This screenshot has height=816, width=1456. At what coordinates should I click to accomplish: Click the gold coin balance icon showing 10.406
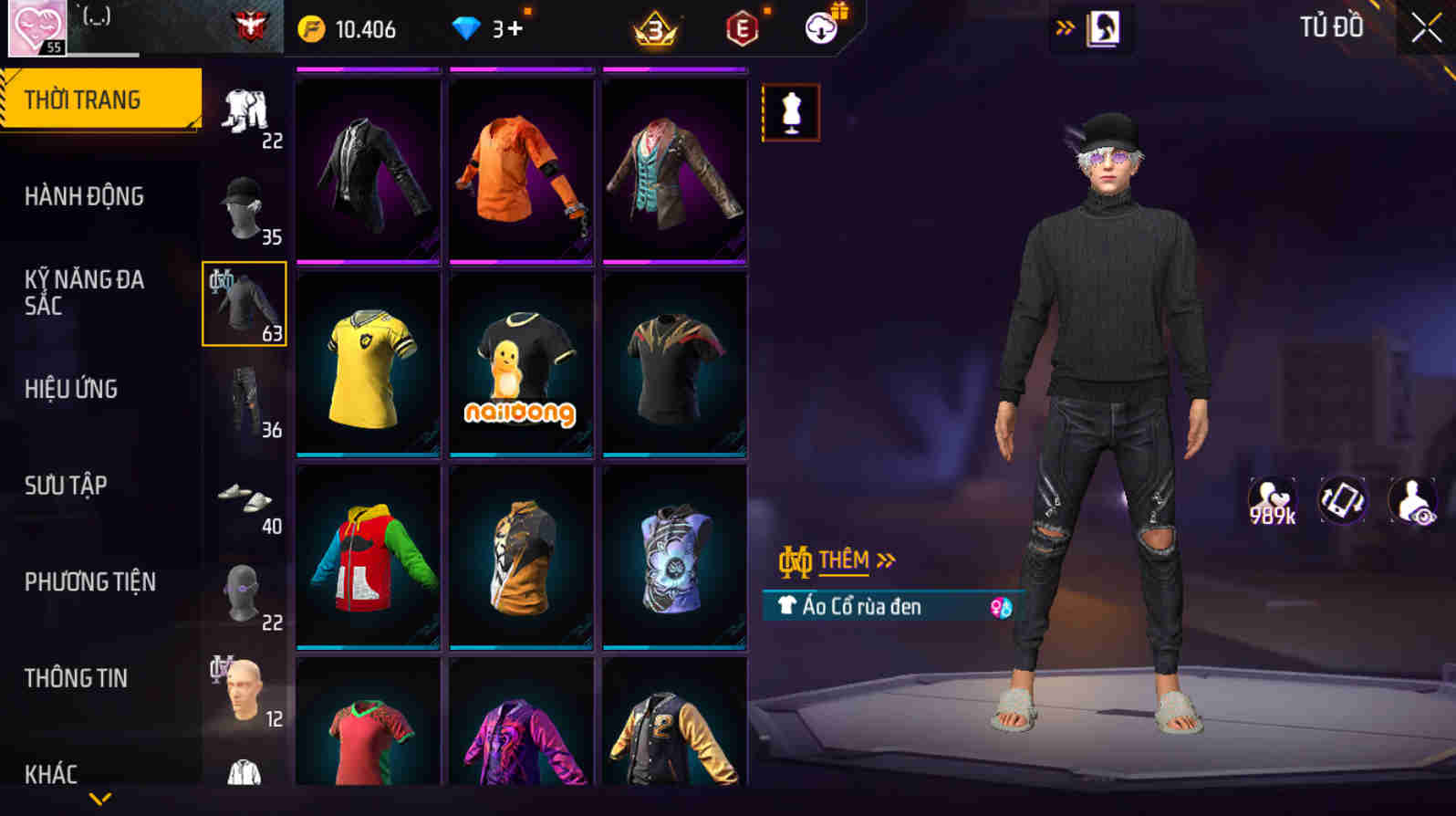coord(311,27)
